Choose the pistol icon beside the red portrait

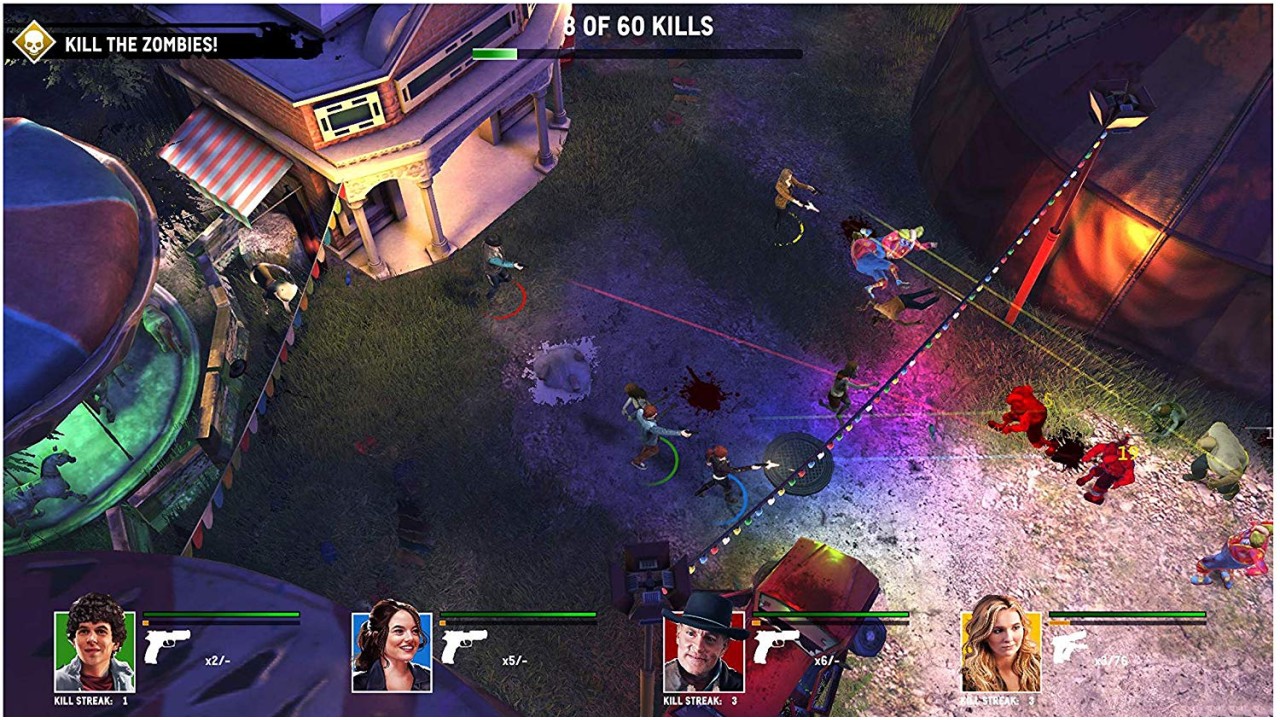coord(775,647)
